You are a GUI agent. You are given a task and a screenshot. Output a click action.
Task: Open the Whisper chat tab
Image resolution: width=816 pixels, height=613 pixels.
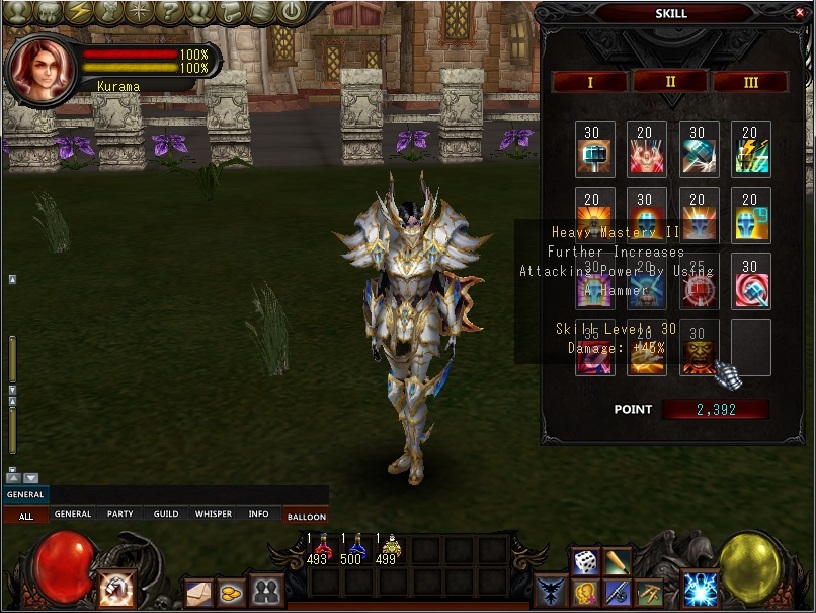pos(213,514)
